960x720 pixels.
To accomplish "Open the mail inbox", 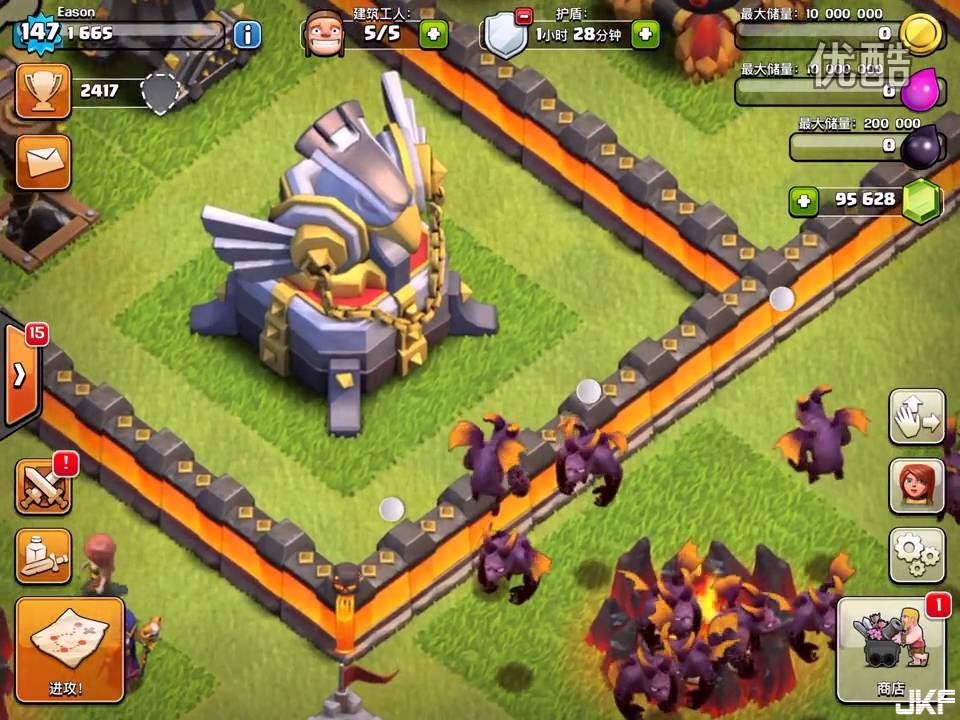I will click(43, 161).
